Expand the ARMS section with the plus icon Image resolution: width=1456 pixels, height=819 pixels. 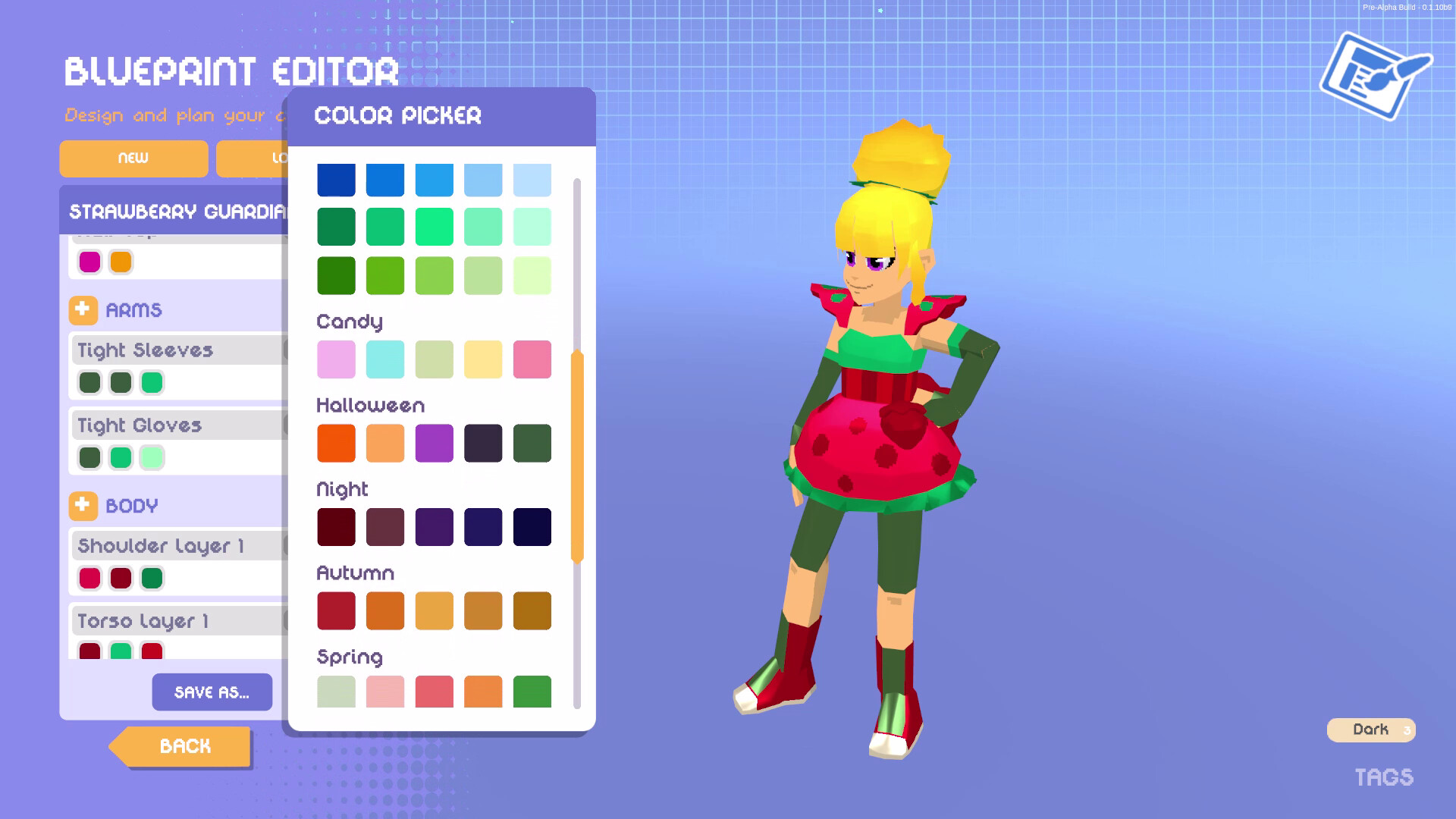click(x=83, y=310)
